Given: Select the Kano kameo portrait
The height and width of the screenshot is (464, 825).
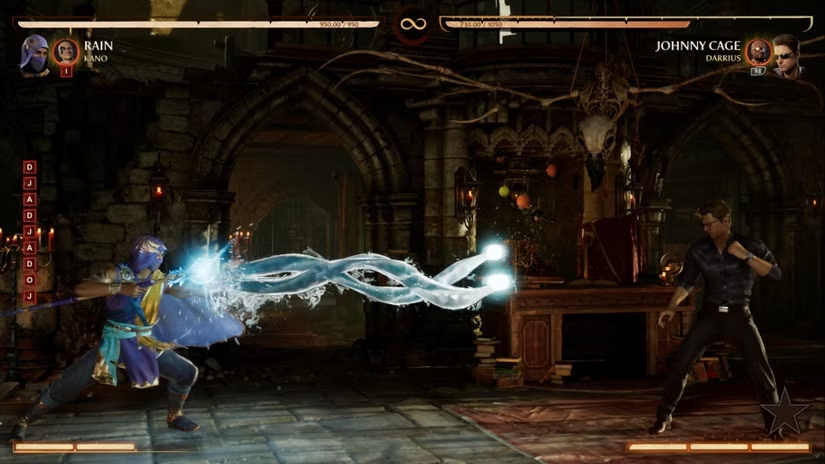Looking at the screenshot, I should [x=66, y=51].
